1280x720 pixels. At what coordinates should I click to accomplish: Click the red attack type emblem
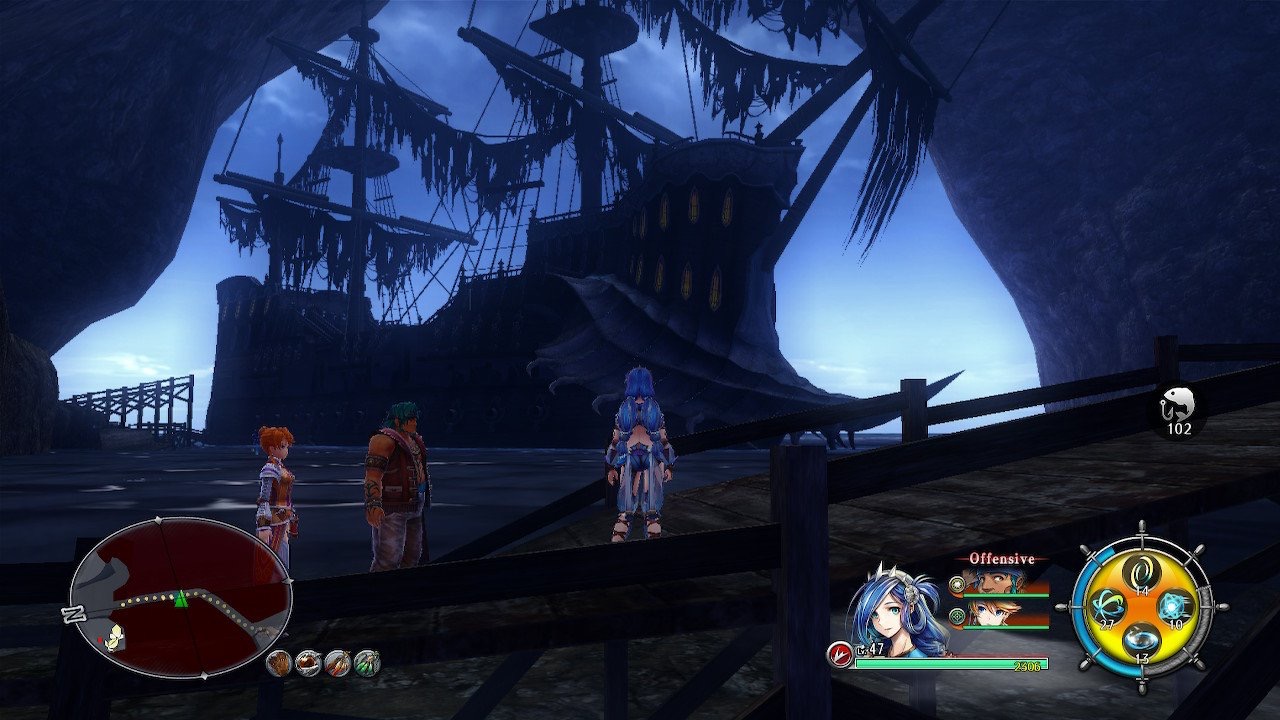point(839,654)
